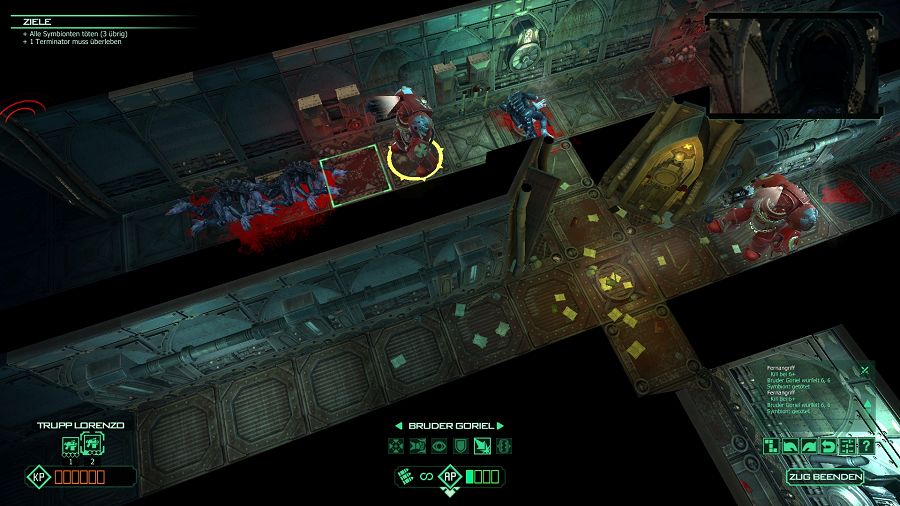This screenshot has height=506, width=900.
Task: Rotate camera left with curved arrow
Action: 791,446
